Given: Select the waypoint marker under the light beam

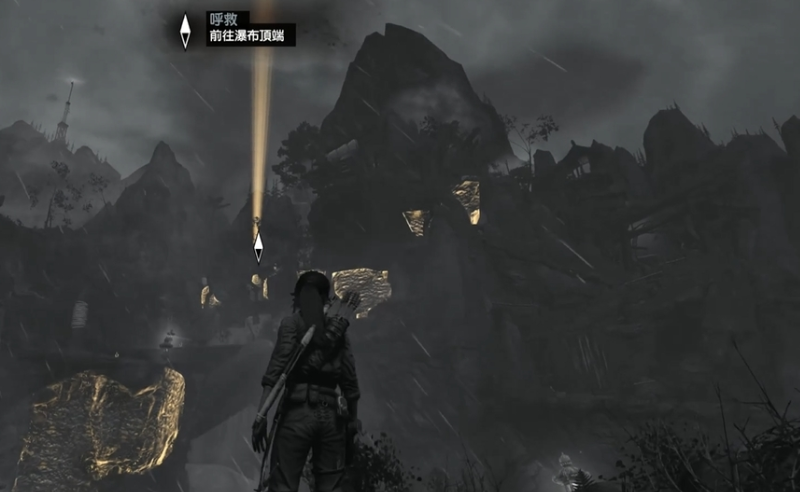Looking at the screenshot, I should (x=258, y=246).
